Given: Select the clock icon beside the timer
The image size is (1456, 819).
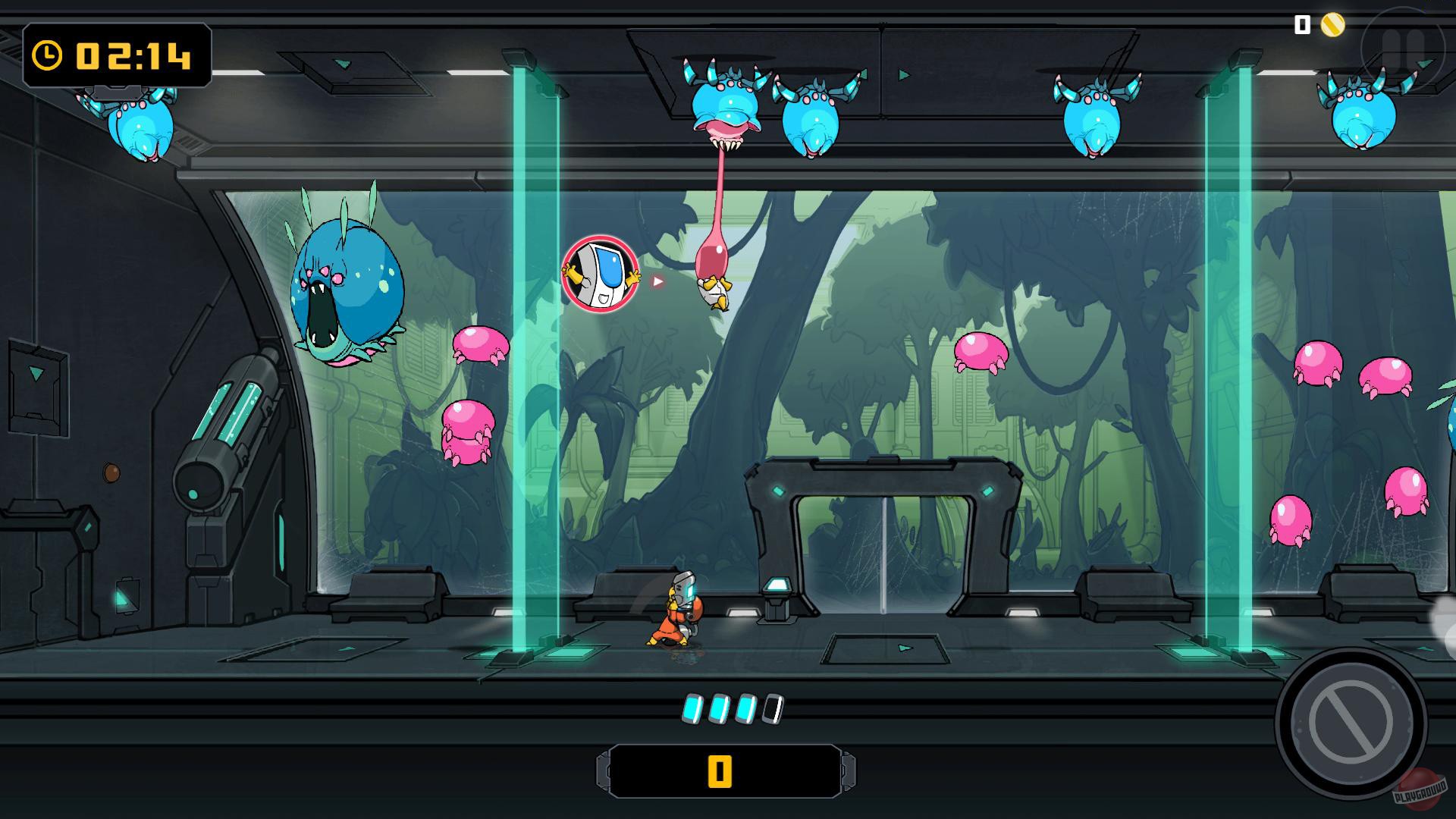Looking at the screenshot, I should (47, 54).
